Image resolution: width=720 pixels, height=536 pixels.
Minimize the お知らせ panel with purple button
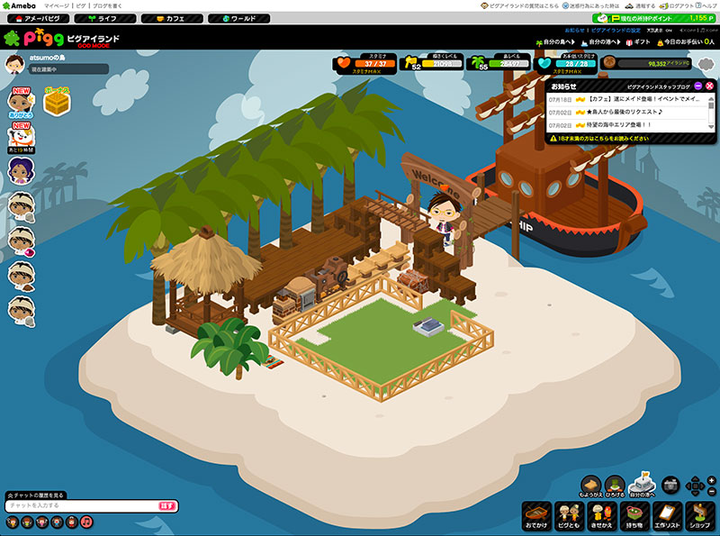pos(698,86)
